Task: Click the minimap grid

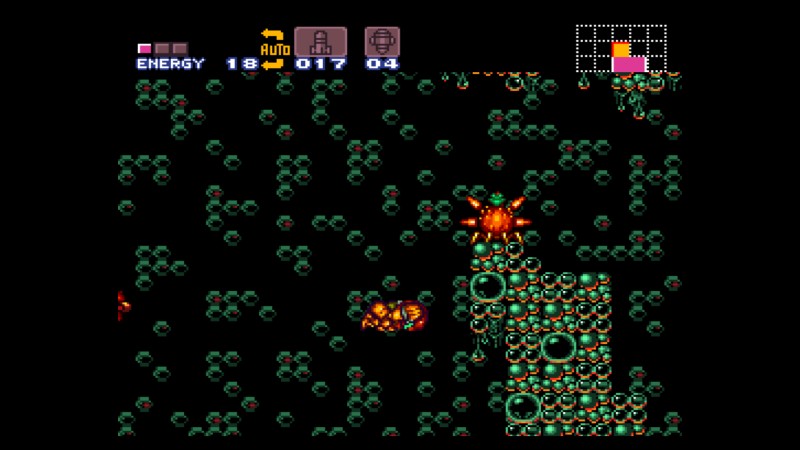Action: tap(621, 49)
